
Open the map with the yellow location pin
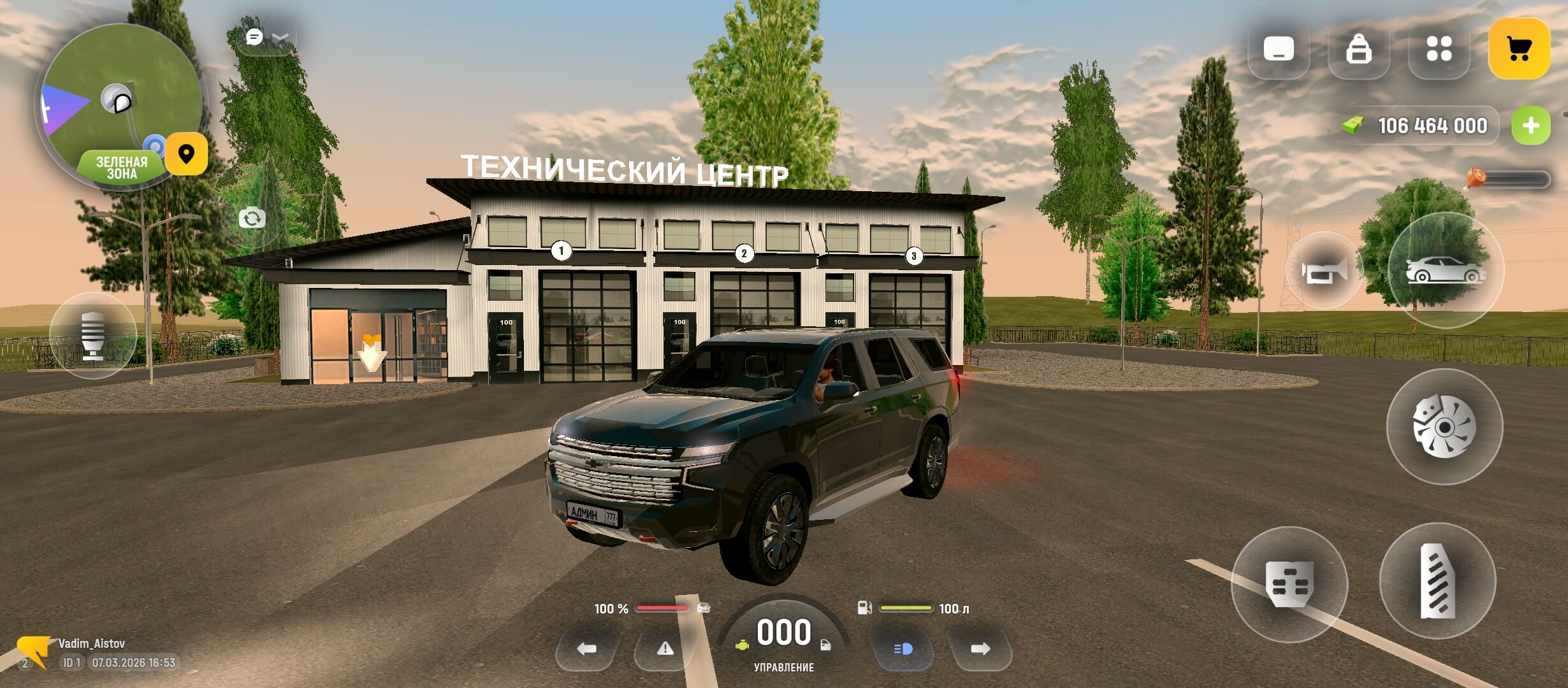pyautogui.click(x=186, y=154)
